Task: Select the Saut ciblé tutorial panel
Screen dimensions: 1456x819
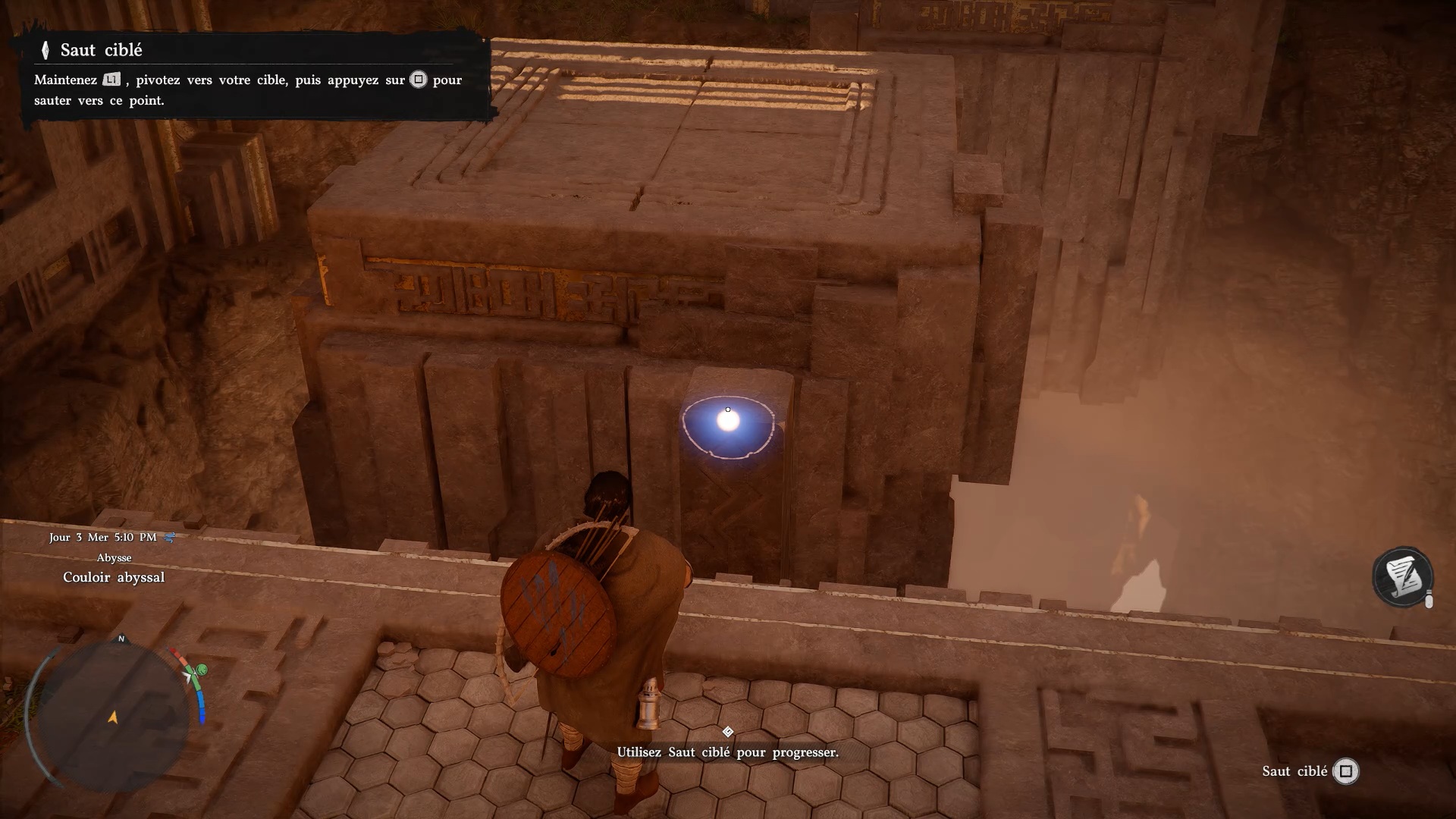Action: point(250,76)
